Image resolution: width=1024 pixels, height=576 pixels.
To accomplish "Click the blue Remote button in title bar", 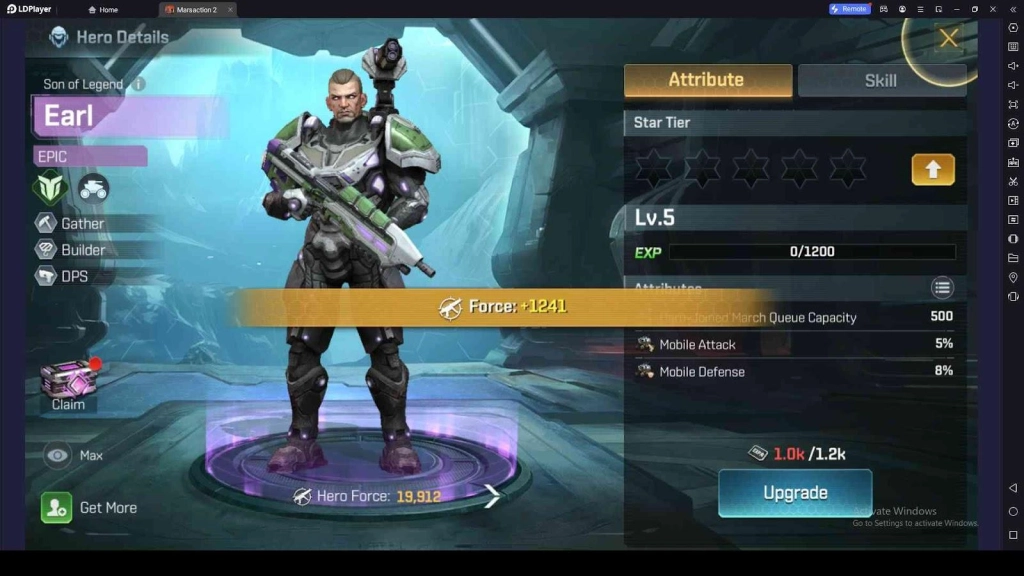I will pos(848,9).
